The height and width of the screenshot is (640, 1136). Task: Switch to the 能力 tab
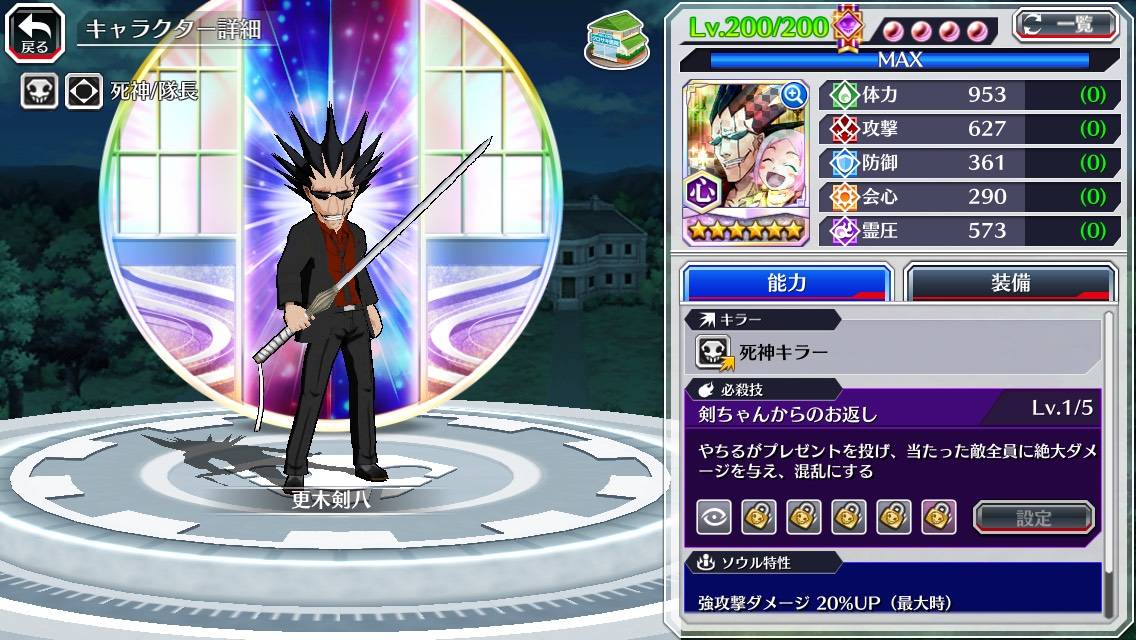point(786,283)
